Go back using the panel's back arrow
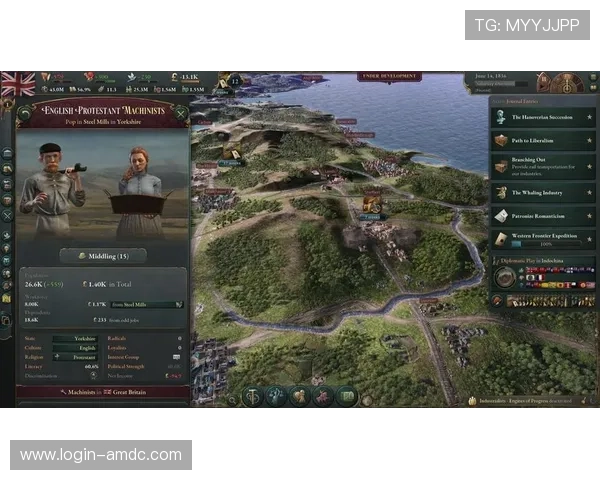The image size is (600, 480). pyautogui.click(x=23, y=112)
